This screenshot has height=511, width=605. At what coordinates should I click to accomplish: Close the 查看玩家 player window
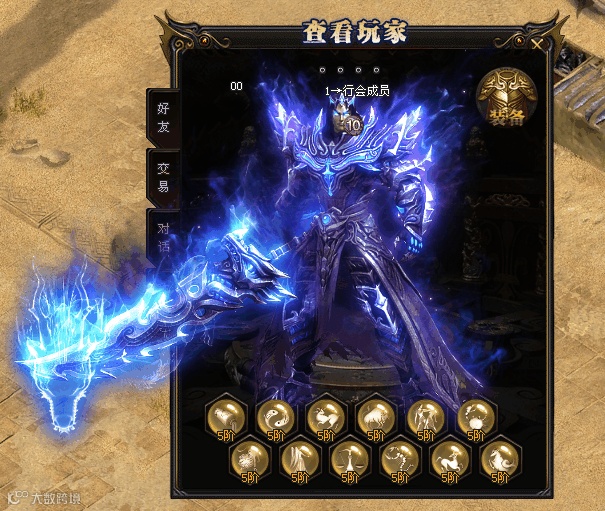coord(538,44)
